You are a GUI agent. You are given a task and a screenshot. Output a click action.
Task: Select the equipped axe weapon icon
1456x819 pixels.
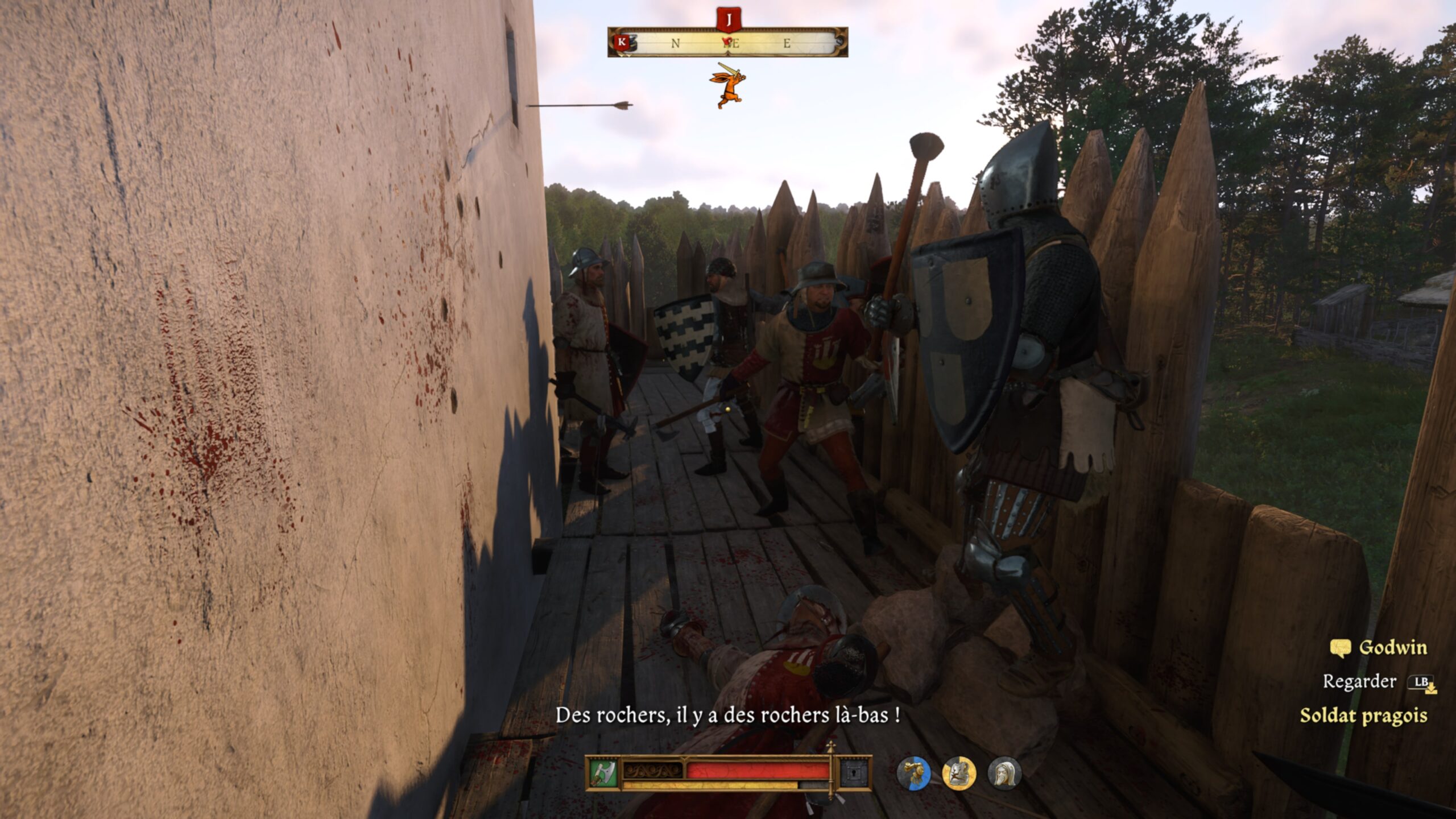click(603, 773)
